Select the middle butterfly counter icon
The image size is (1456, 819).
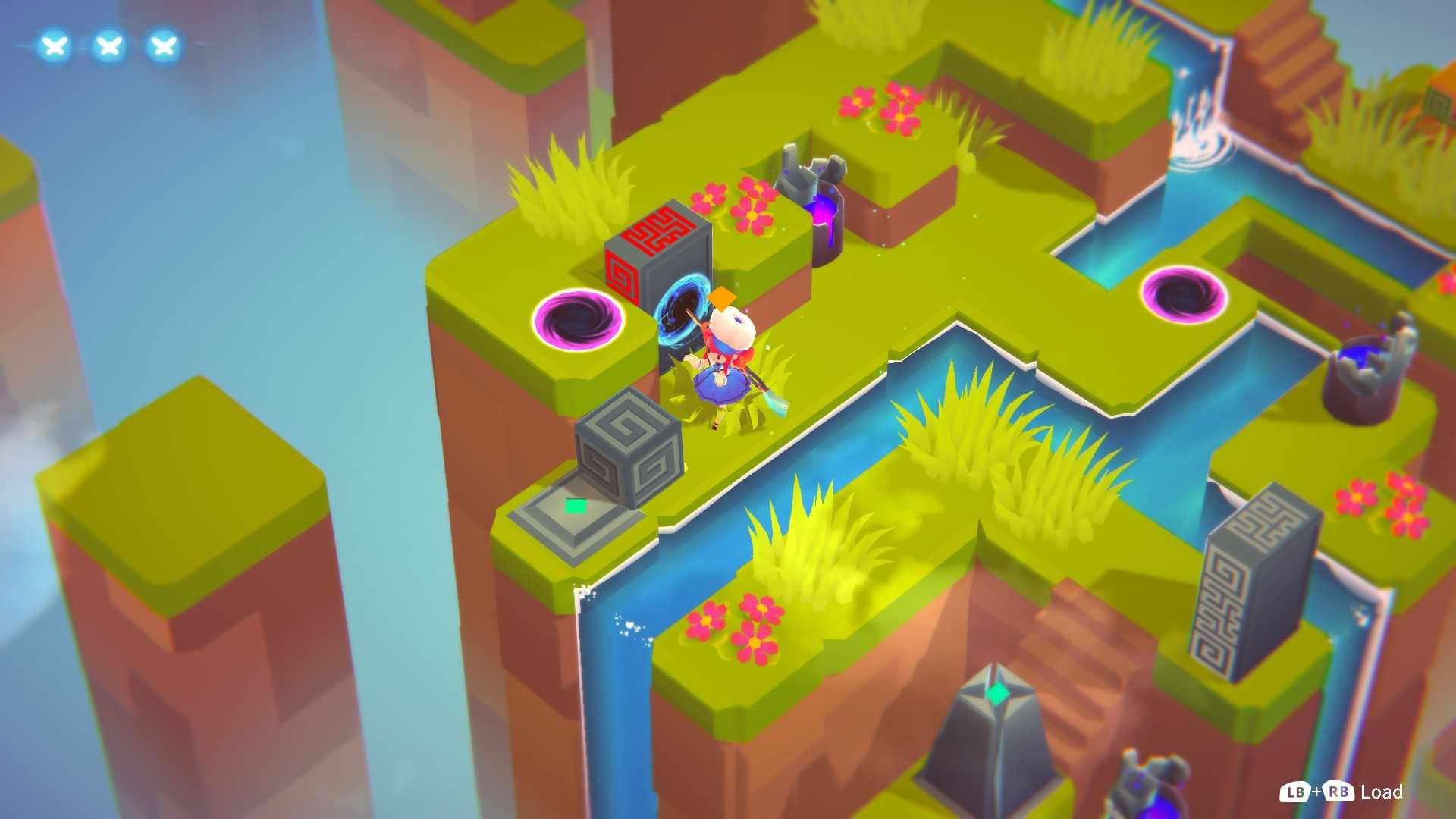point(108,45)
